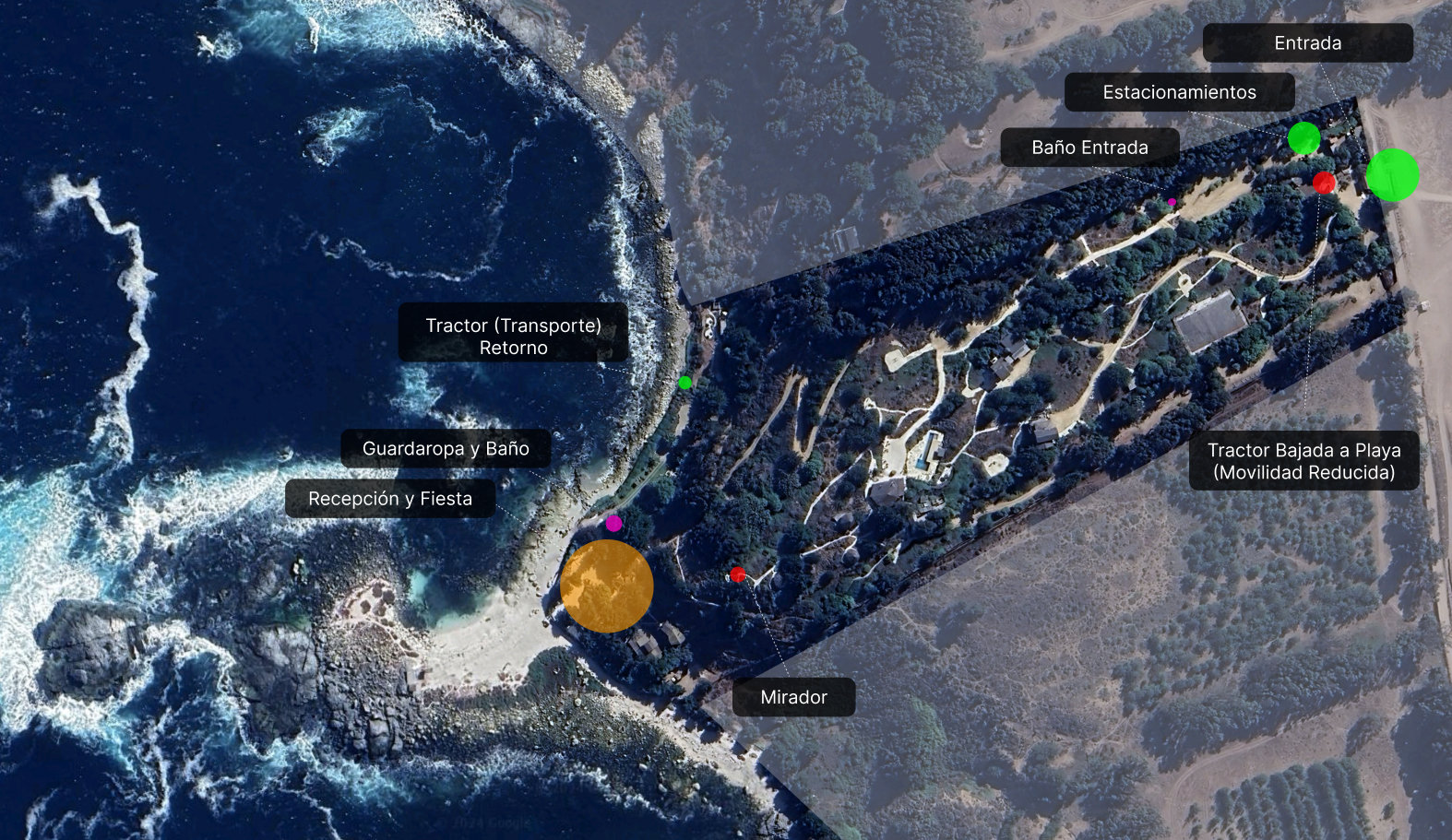Click the magenta dot above the orange circle
Image resolution: width=1452 pixels, height=840 pixels.
(x=613, y=524)
